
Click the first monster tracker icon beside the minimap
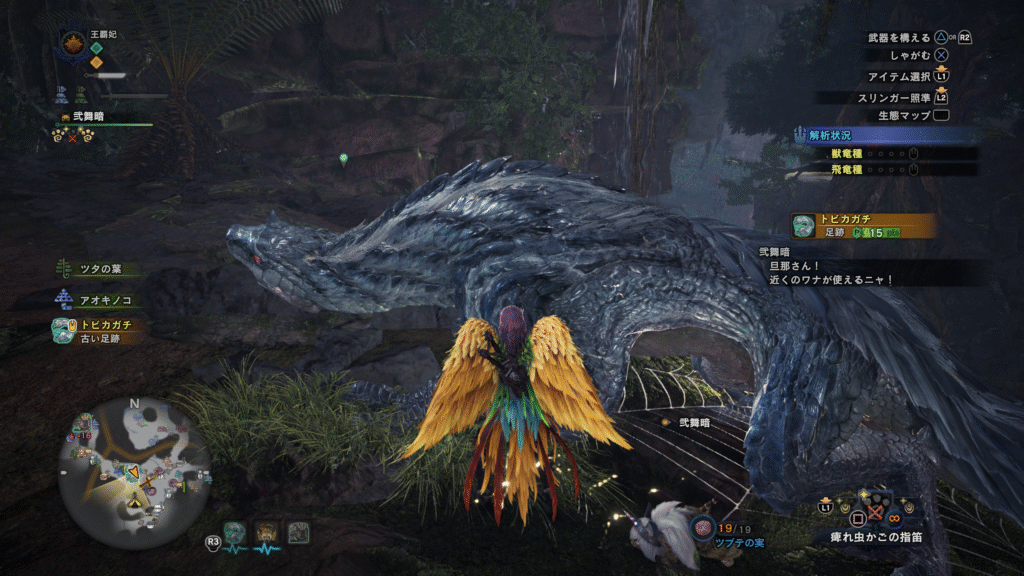tap(235, 533)
